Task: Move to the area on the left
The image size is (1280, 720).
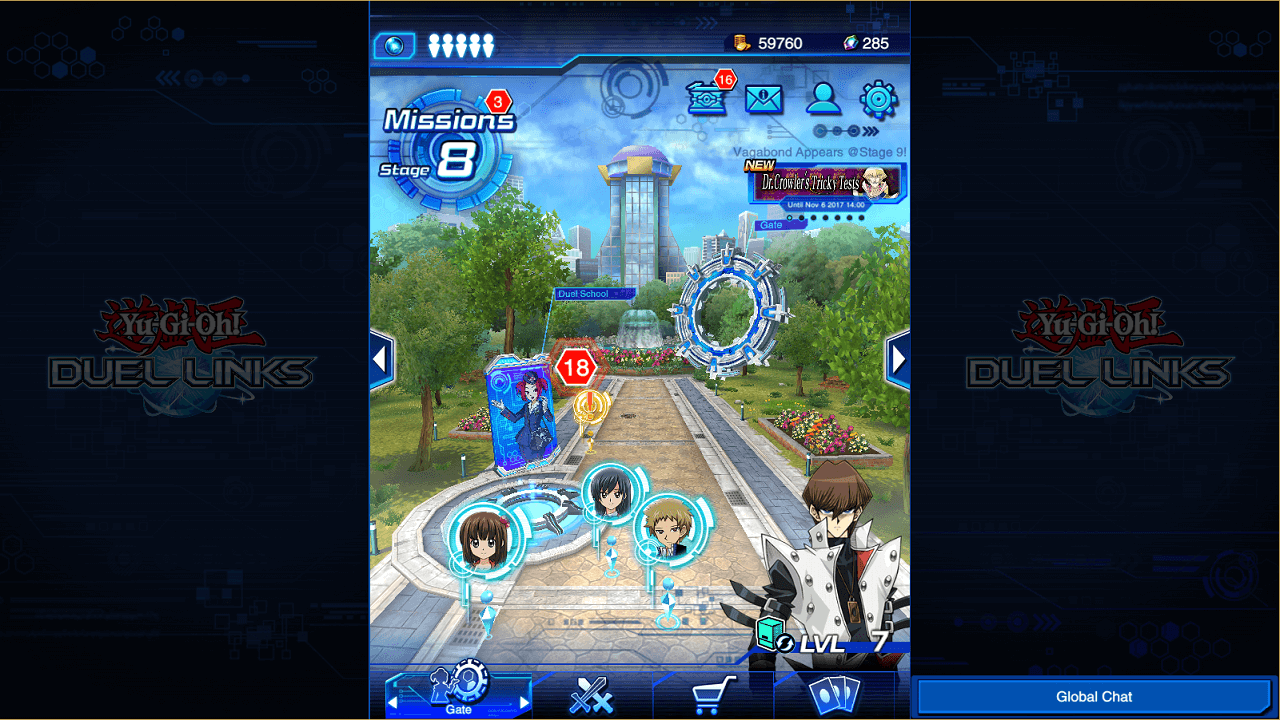Action: [381, 359]
